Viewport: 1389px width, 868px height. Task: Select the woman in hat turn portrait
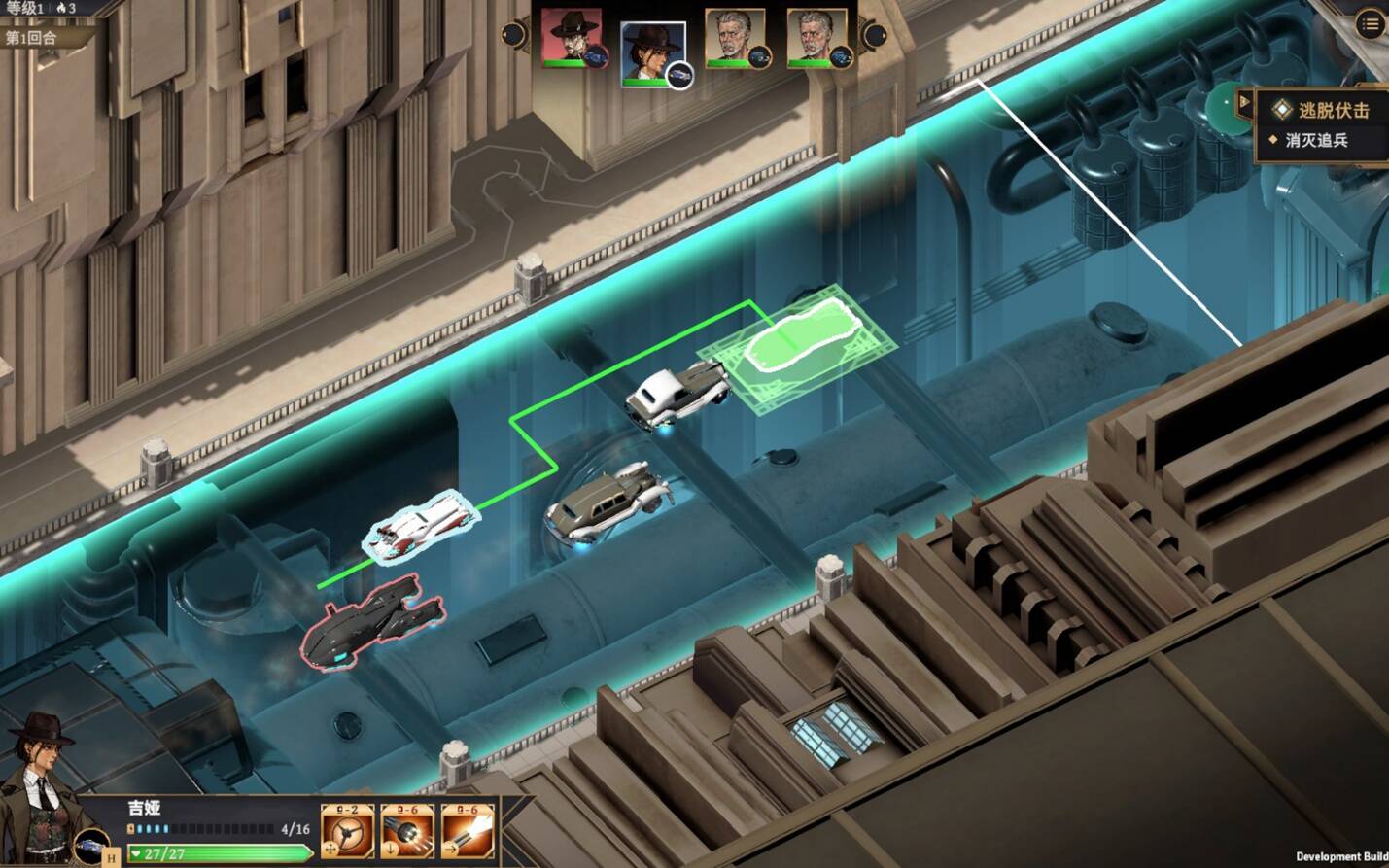pos(652,53)
